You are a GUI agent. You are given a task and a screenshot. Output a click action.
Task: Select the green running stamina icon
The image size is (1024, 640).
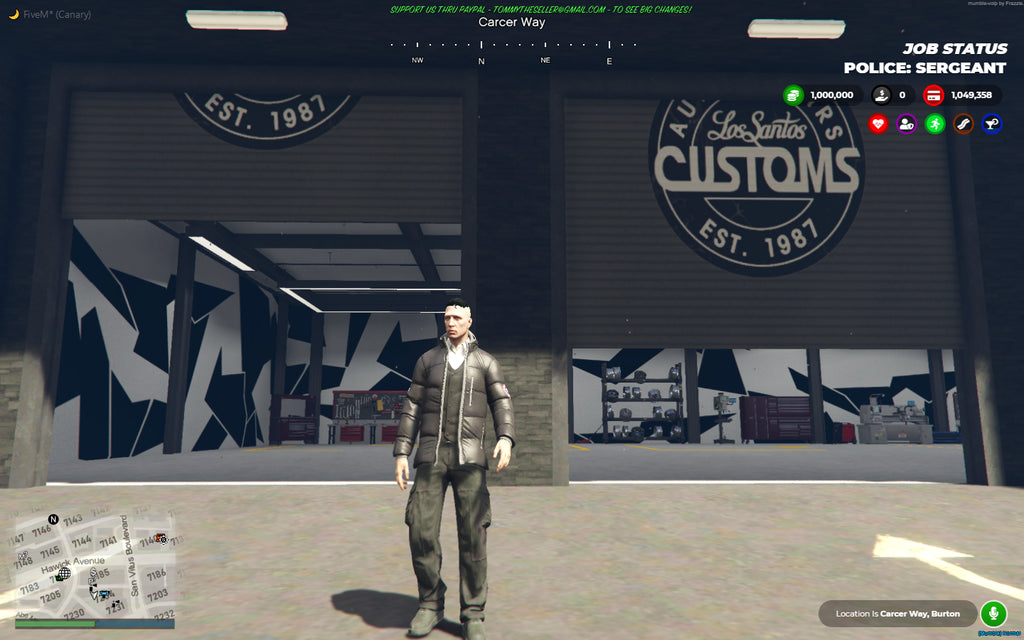pyautogui.click(x=935, y=124)
